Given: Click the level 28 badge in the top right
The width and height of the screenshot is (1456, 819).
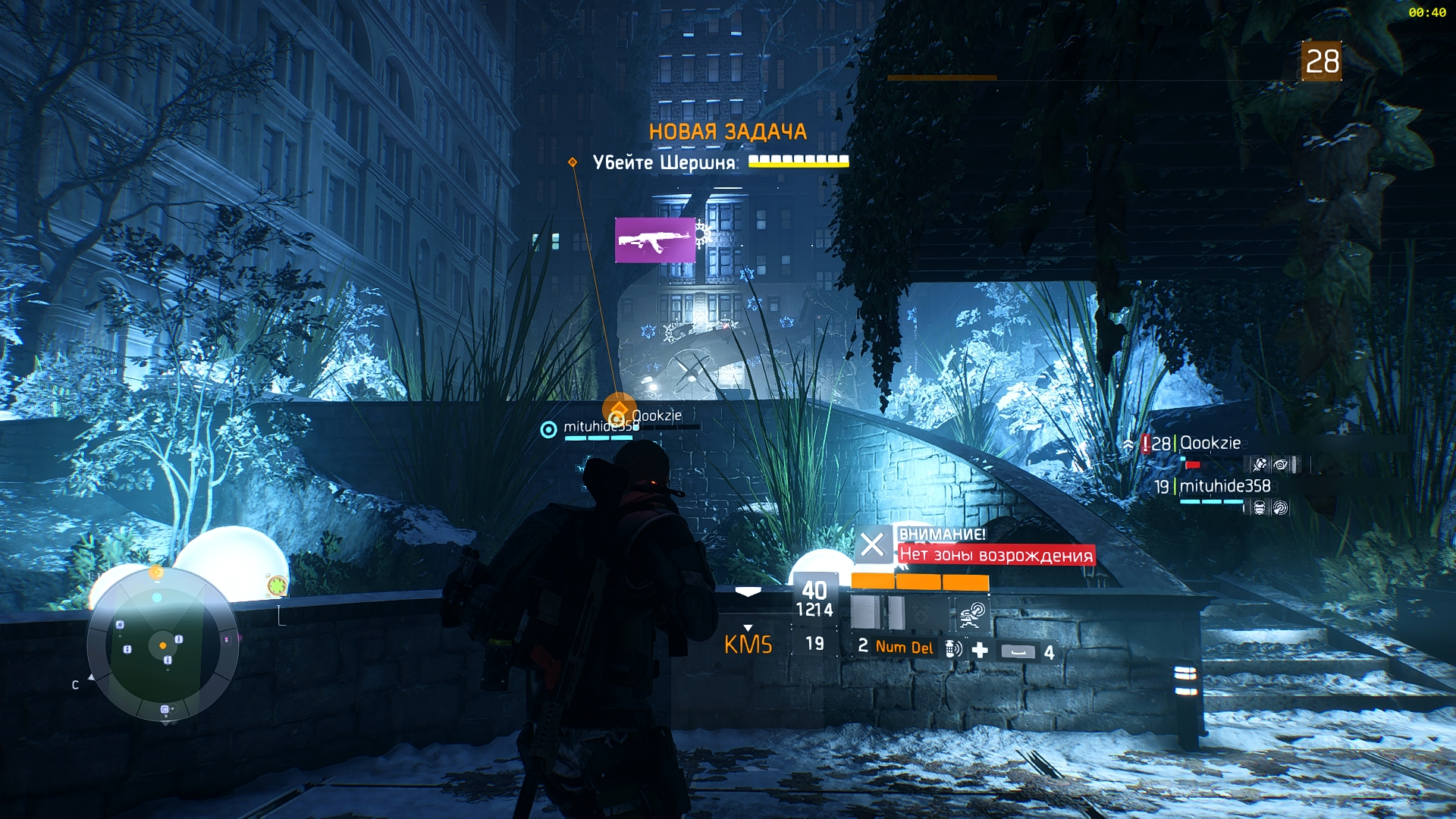Looking at the screenshot, I should [1322, 61].
